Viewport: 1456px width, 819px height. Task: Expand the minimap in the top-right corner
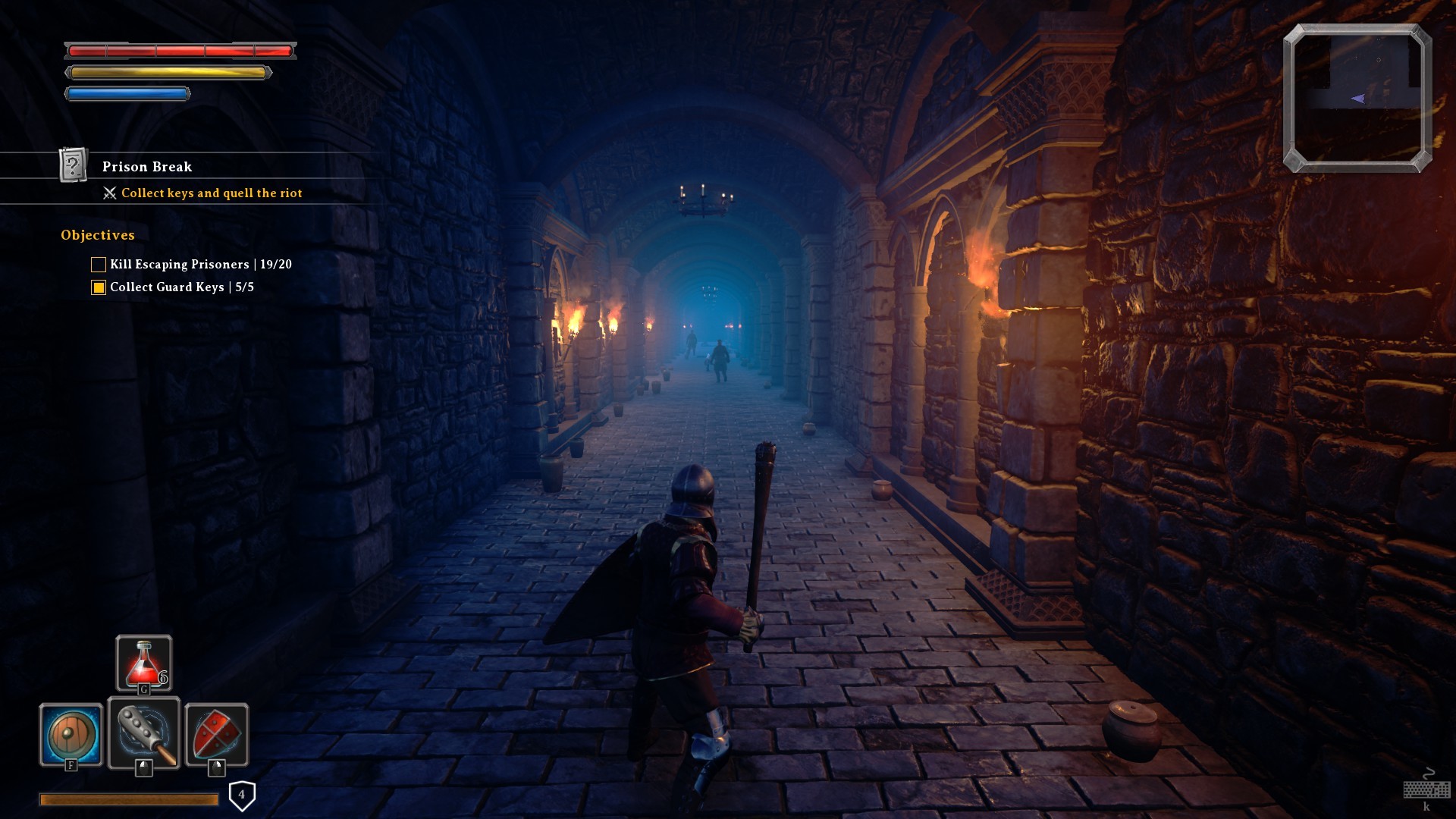tap(1357, 97)
